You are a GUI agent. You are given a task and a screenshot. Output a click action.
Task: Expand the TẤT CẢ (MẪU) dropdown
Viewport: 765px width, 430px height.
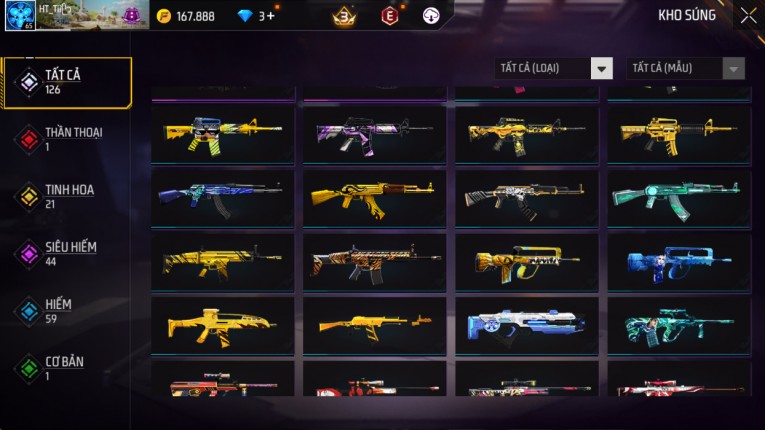(x=686, y=68)
